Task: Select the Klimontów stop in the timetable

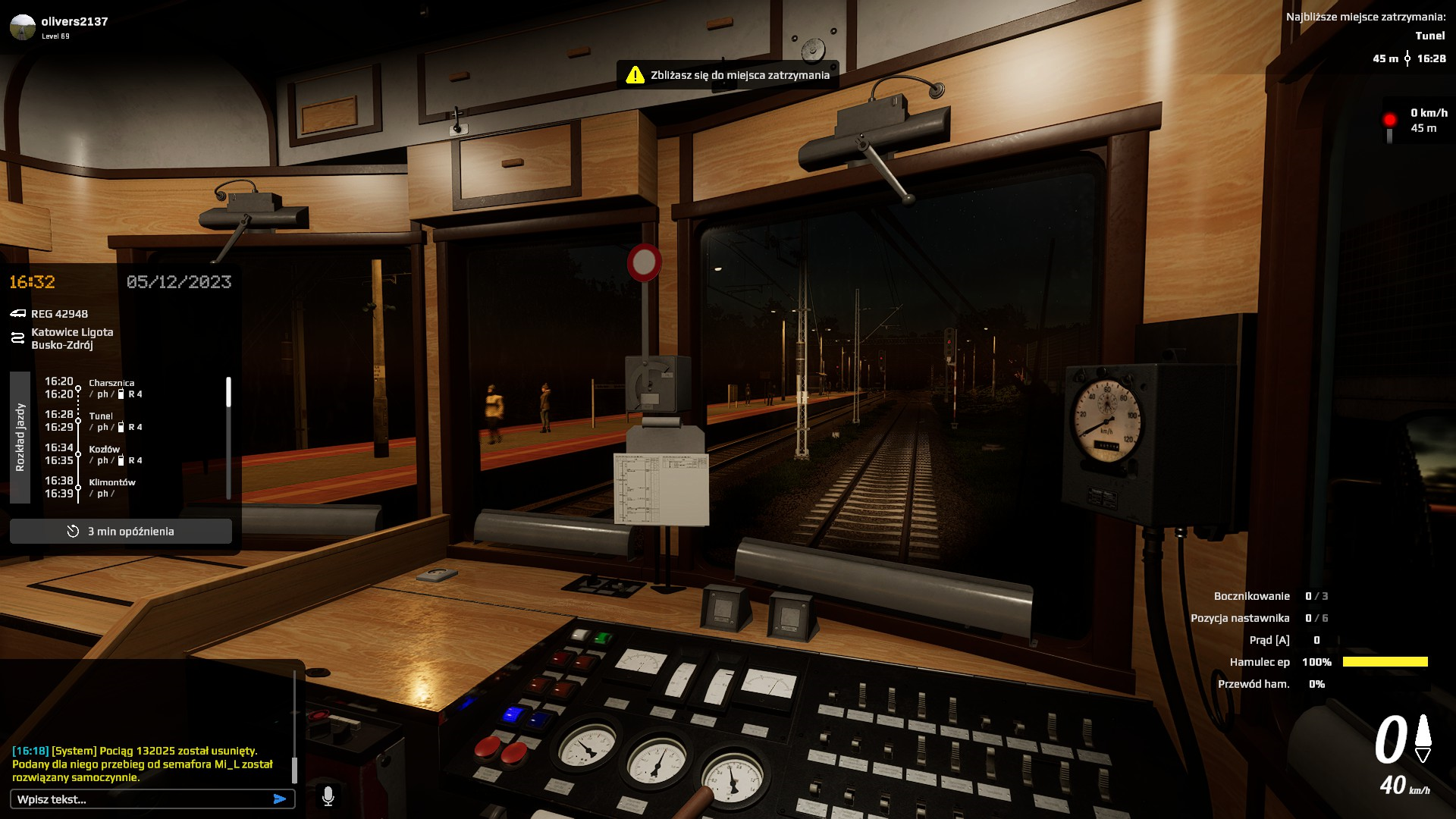Action: 112,482
